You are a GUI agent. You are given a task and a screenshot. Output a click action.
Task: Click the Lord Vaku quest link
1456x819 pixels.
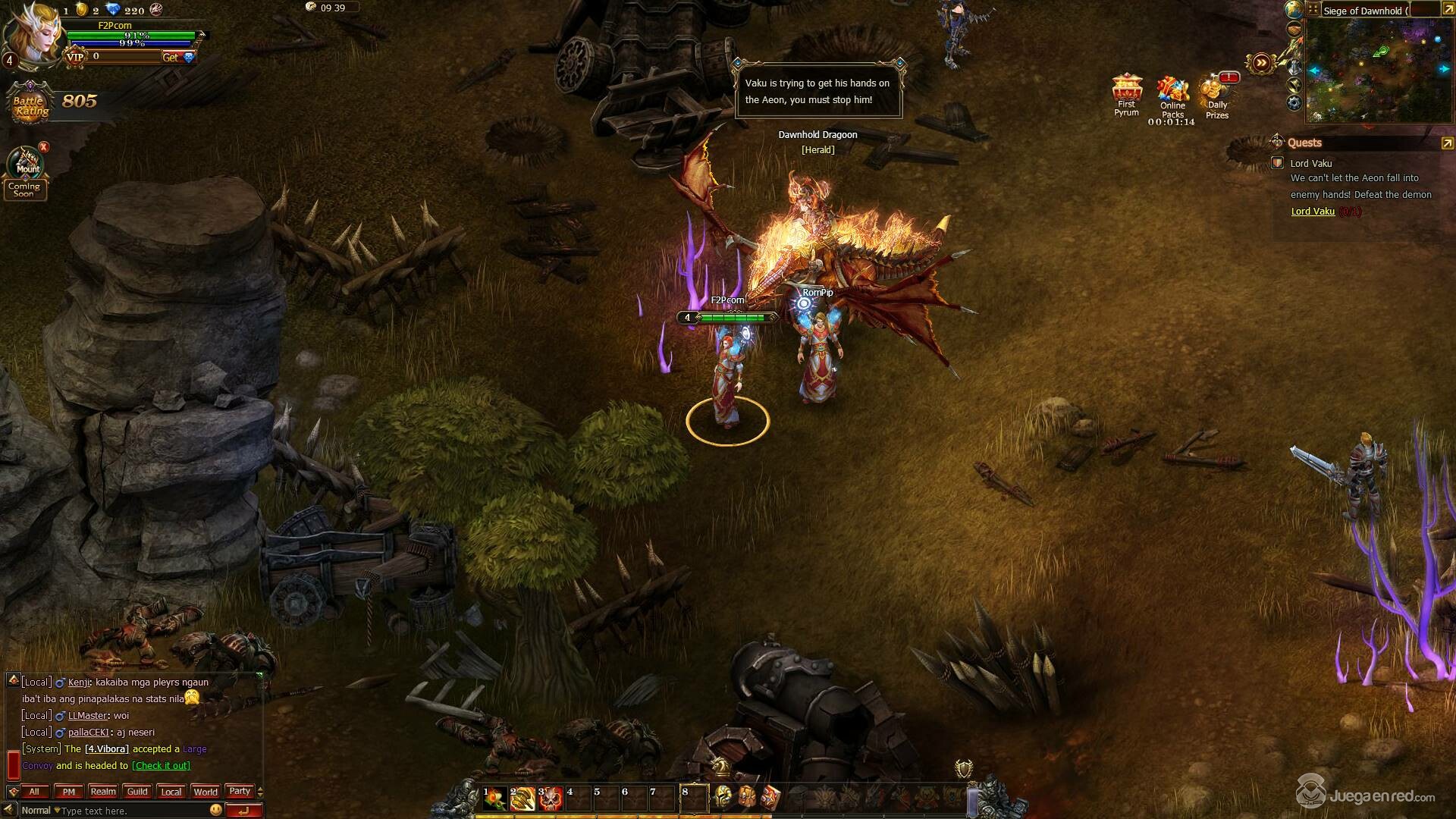(1313, 212)
